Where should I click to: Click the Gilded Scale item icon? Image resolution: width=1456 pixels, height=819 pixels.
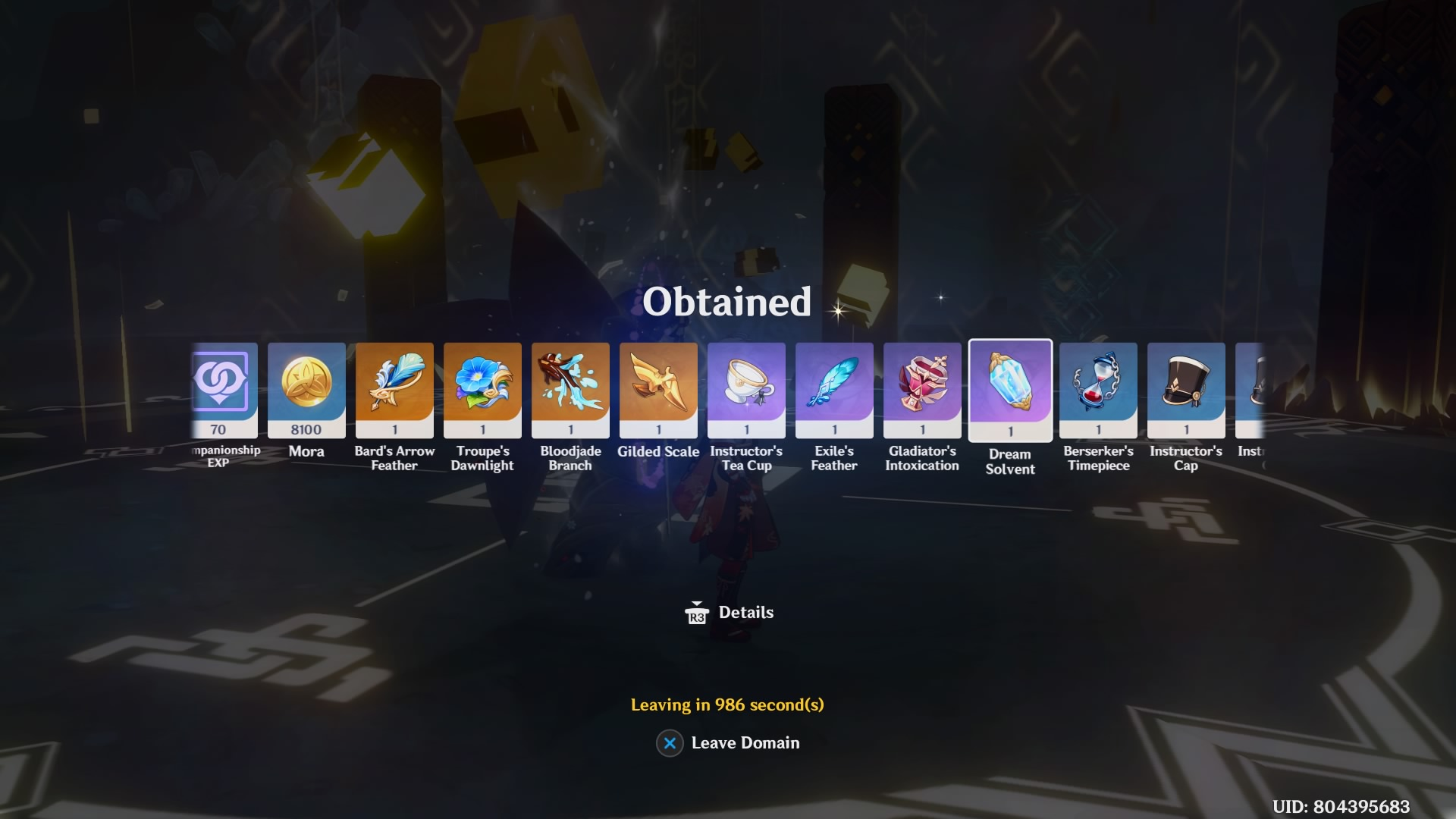coord(658,389)
